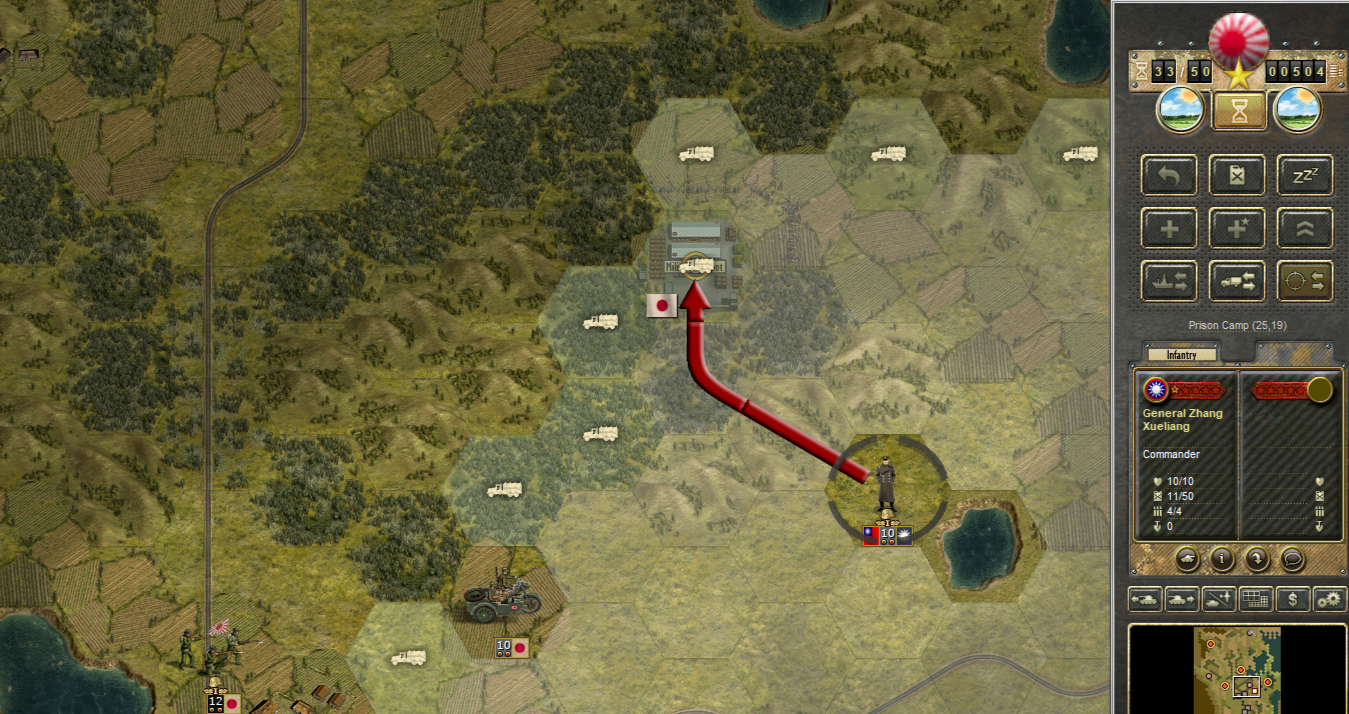This screenshot has height=714, width=1349.
Task: Upgrade the unit with the chevrons button
Action: (1305, 228)
